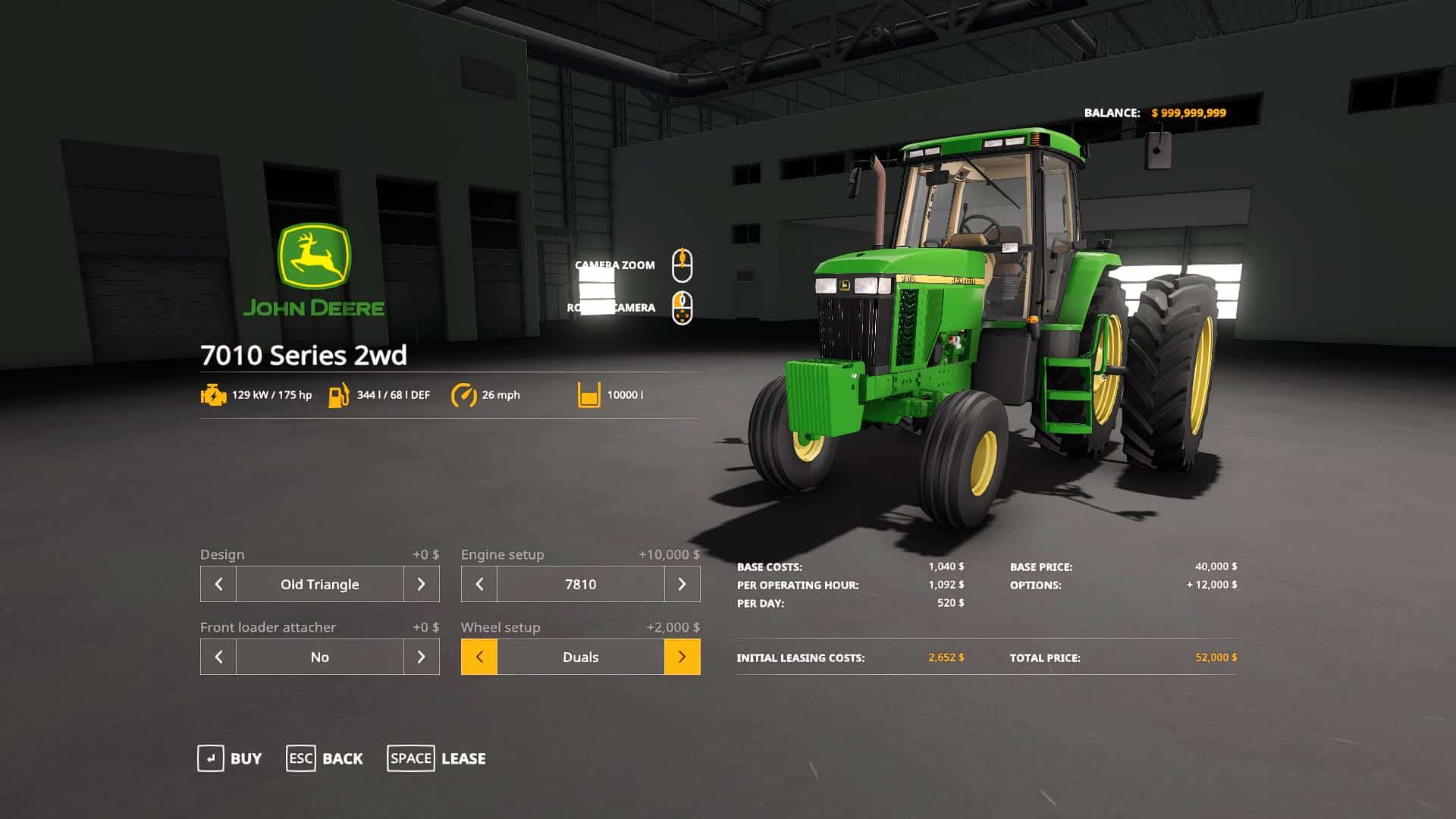Switch Wheel setup to previous option
The width and height of the screenshot is (1456, 819).
[479, 657]
